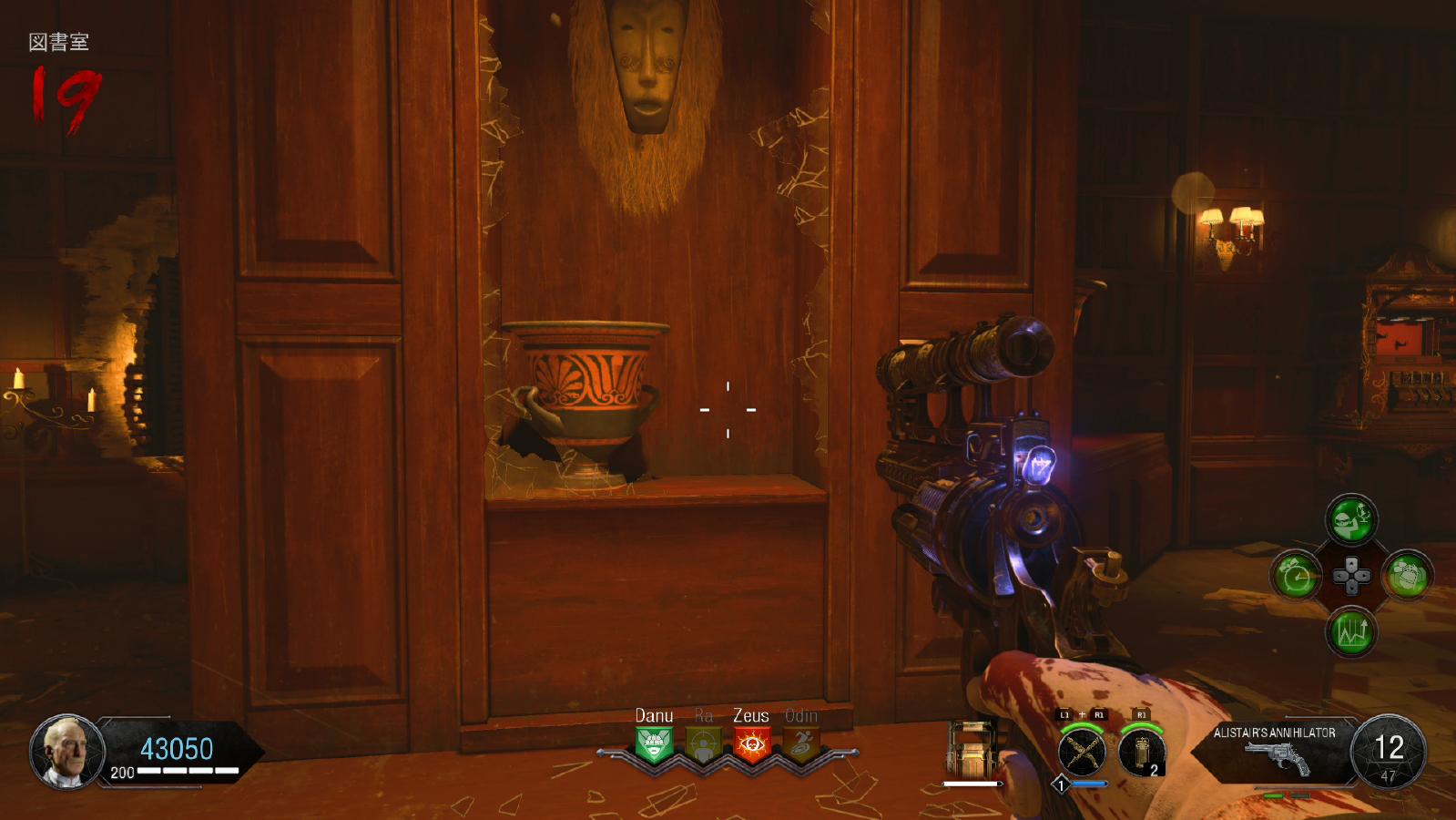This screenshot has height=820, width=1456.
Task: Select the dimmed Odin perk badge
Action: [x=800, y=744]
